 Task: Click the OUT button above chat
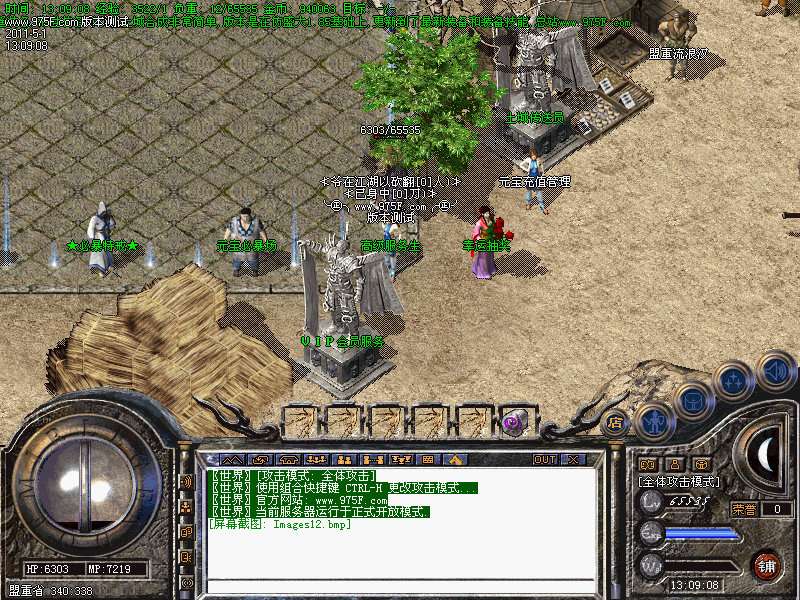point(545,459)
